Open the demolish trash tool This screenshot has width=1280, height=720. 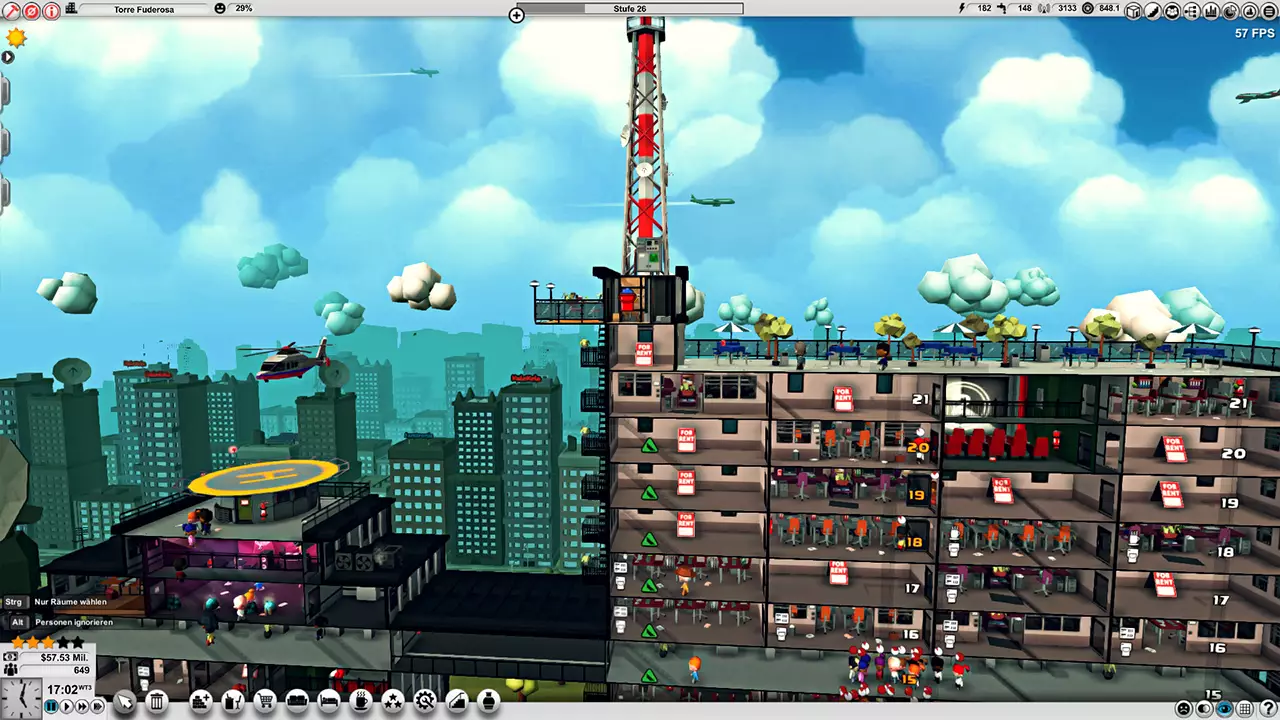click(x=157, y=702)
